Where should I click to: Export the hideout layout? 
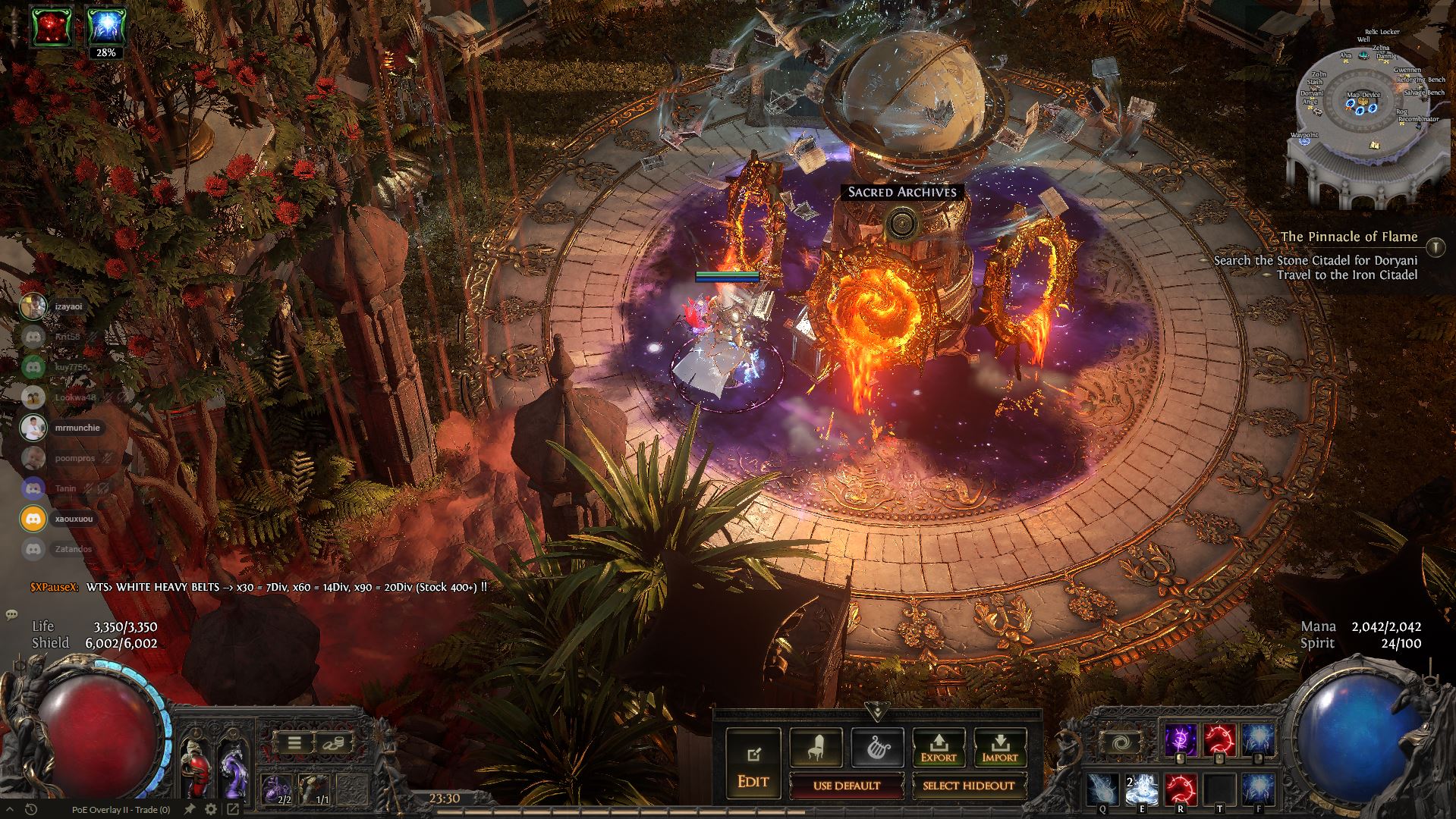click(939, 748)
